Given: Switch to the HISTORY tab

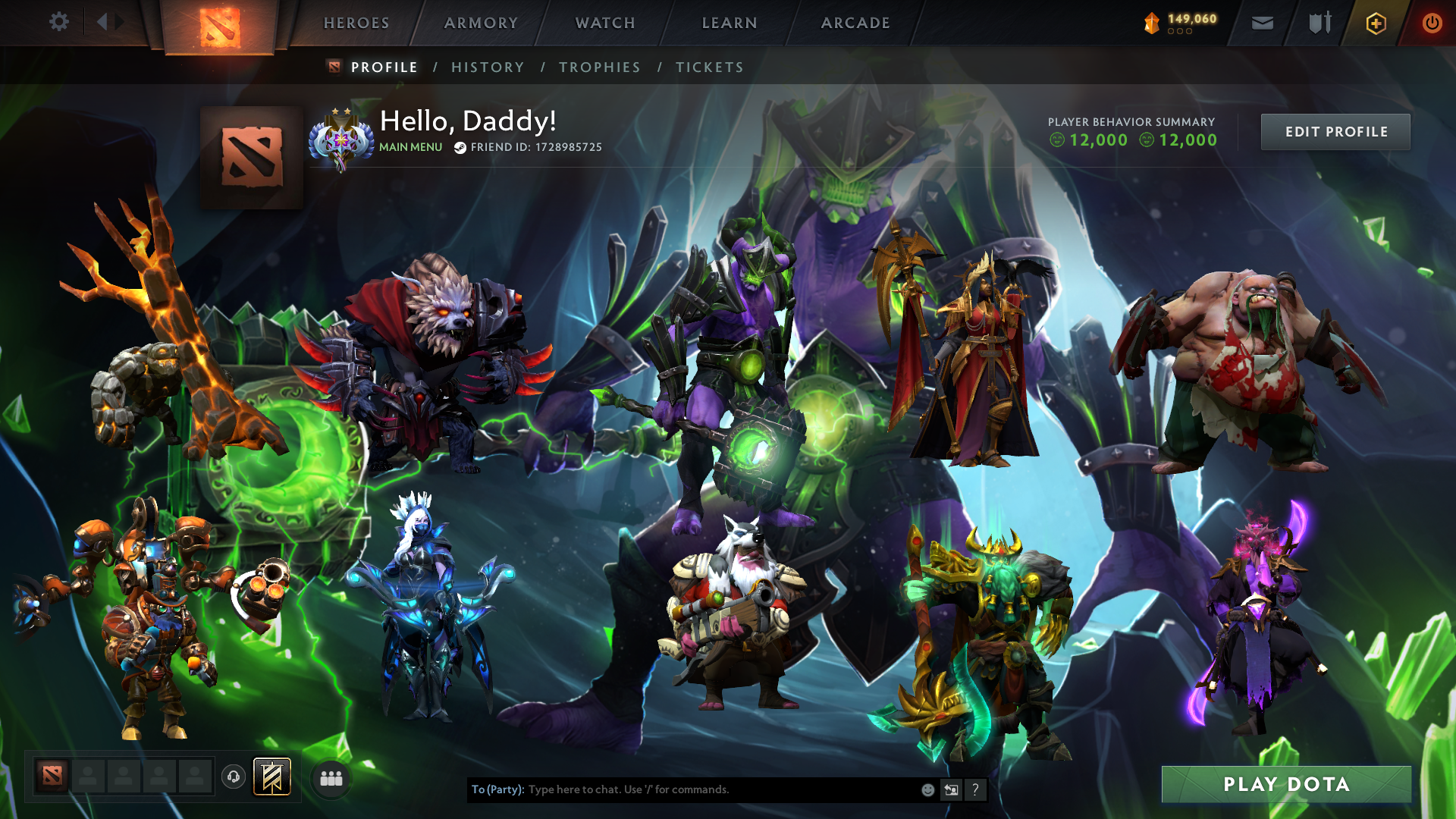Looking at the screenshot, I should [487, 67].
